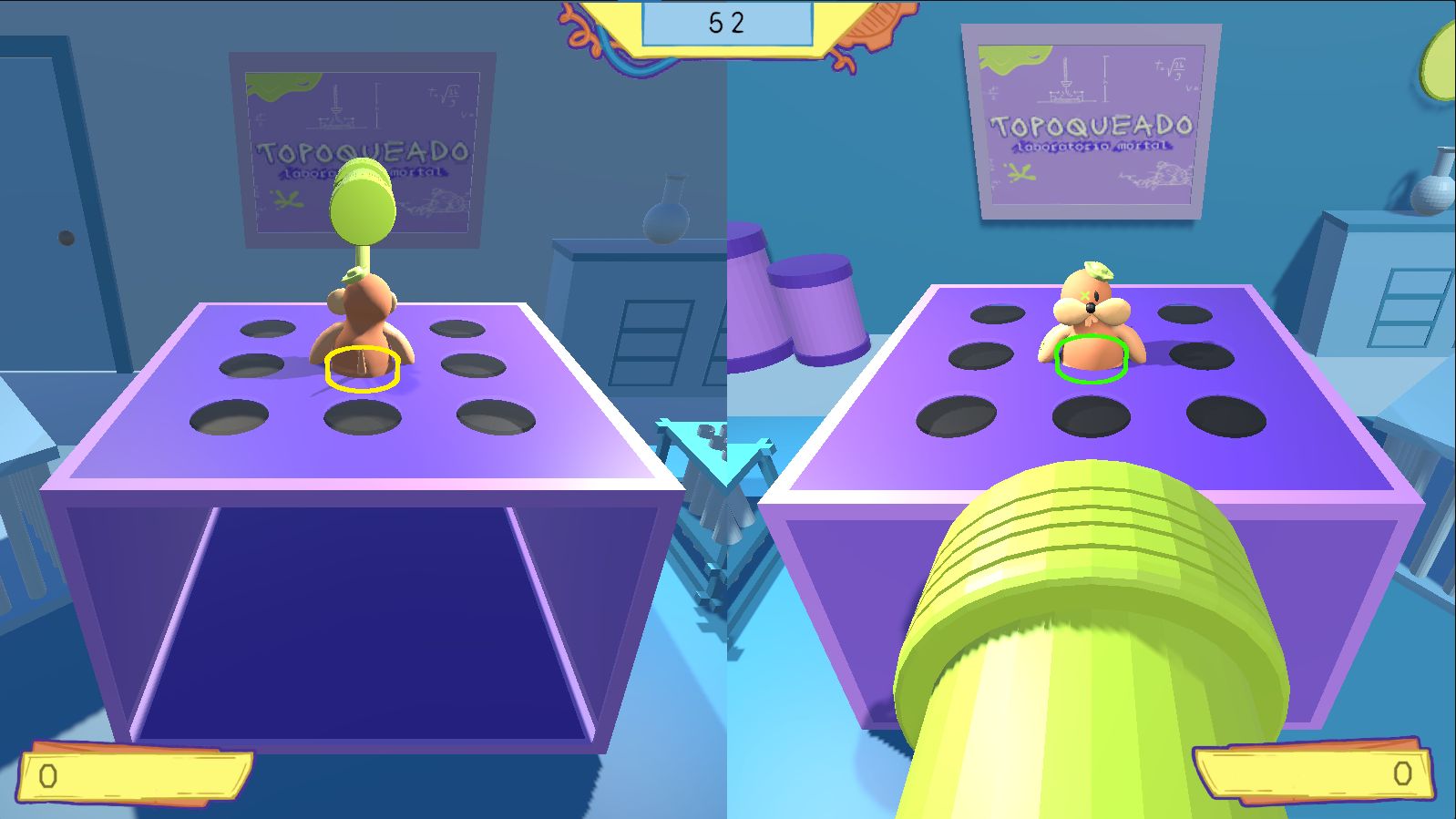Click the yellow target ring on the left
The width and height of the screenshot is (1456, 819).
pyautogui.click(x=362, y=368)
